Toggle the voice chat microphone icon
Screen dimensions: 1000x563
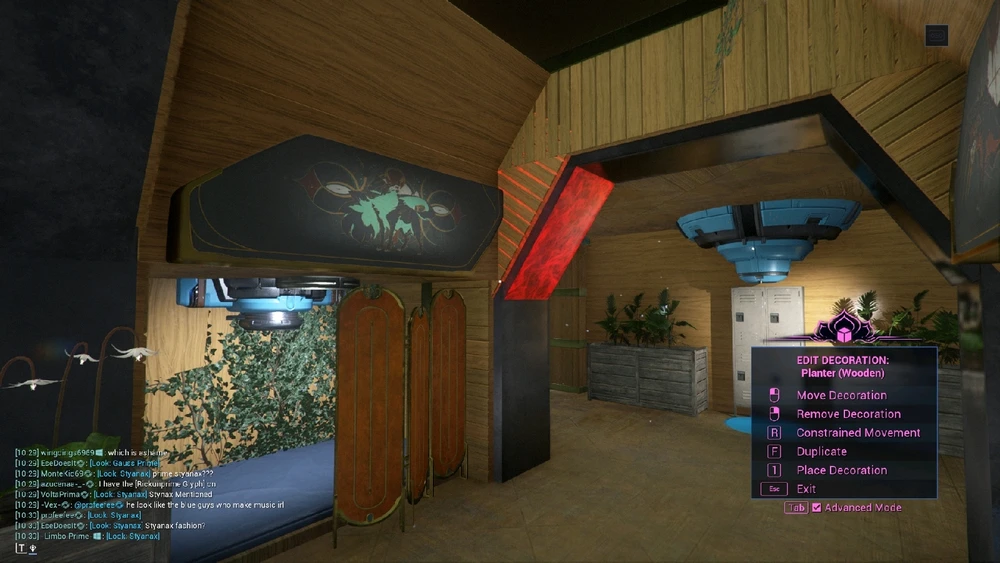(32, 547)
